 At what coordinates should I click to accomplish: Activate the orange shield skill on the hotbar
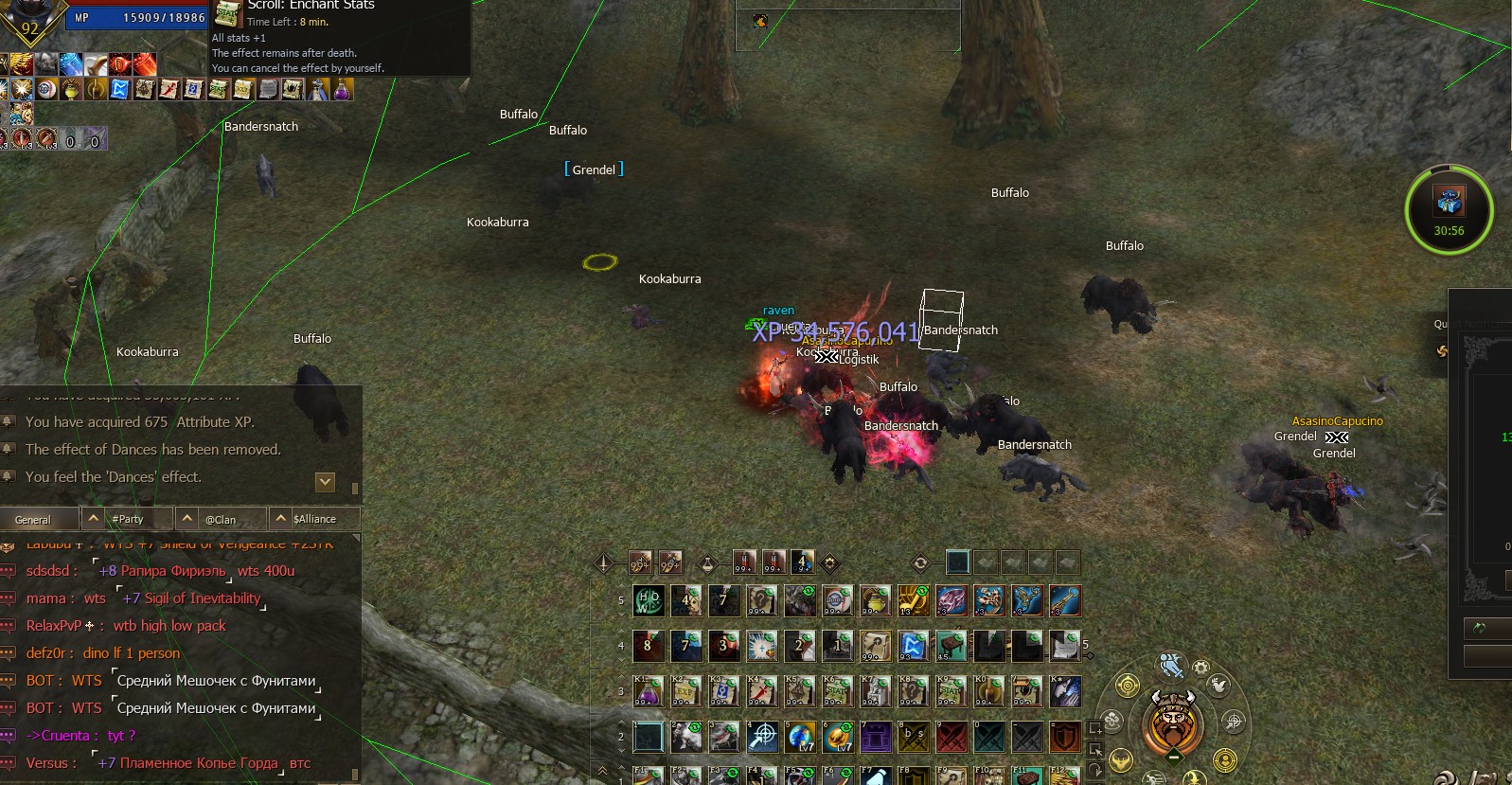pyautogui.click(x=1065, y=737)
